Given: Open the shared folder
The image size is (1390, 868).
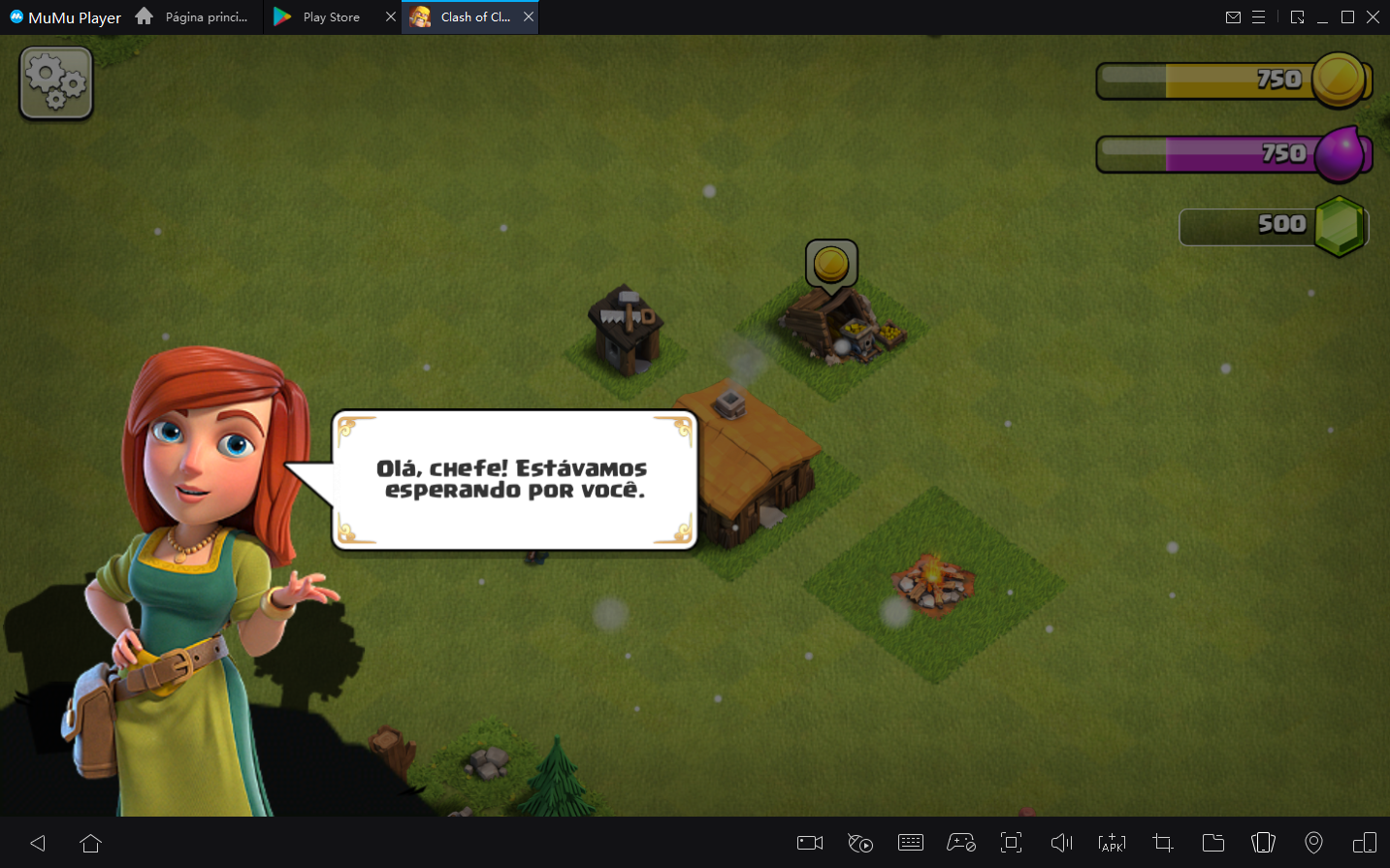Looking at the screenshot, I should coord(1213,843).
